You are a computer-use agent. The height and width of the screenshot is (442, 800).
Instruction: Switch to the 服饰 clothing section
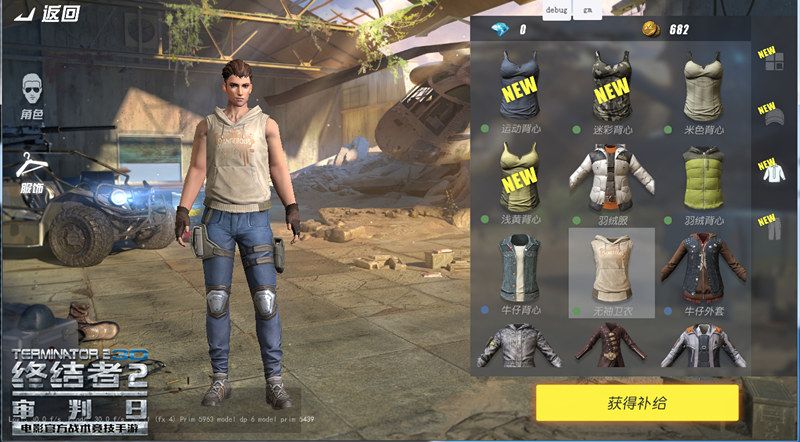(33, 170)
